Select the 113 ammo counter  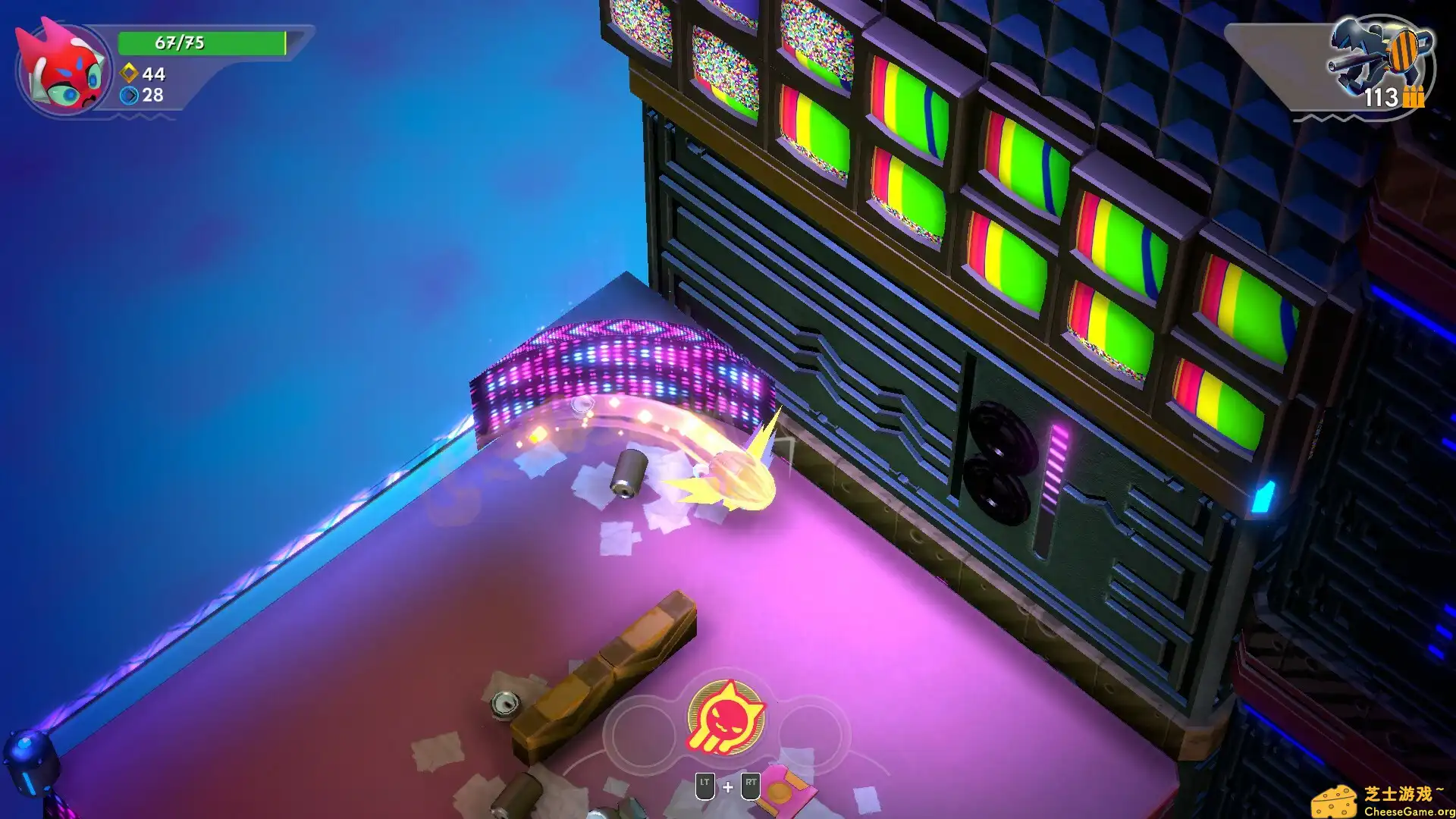pyautogui.click(x=1382, y=98)
